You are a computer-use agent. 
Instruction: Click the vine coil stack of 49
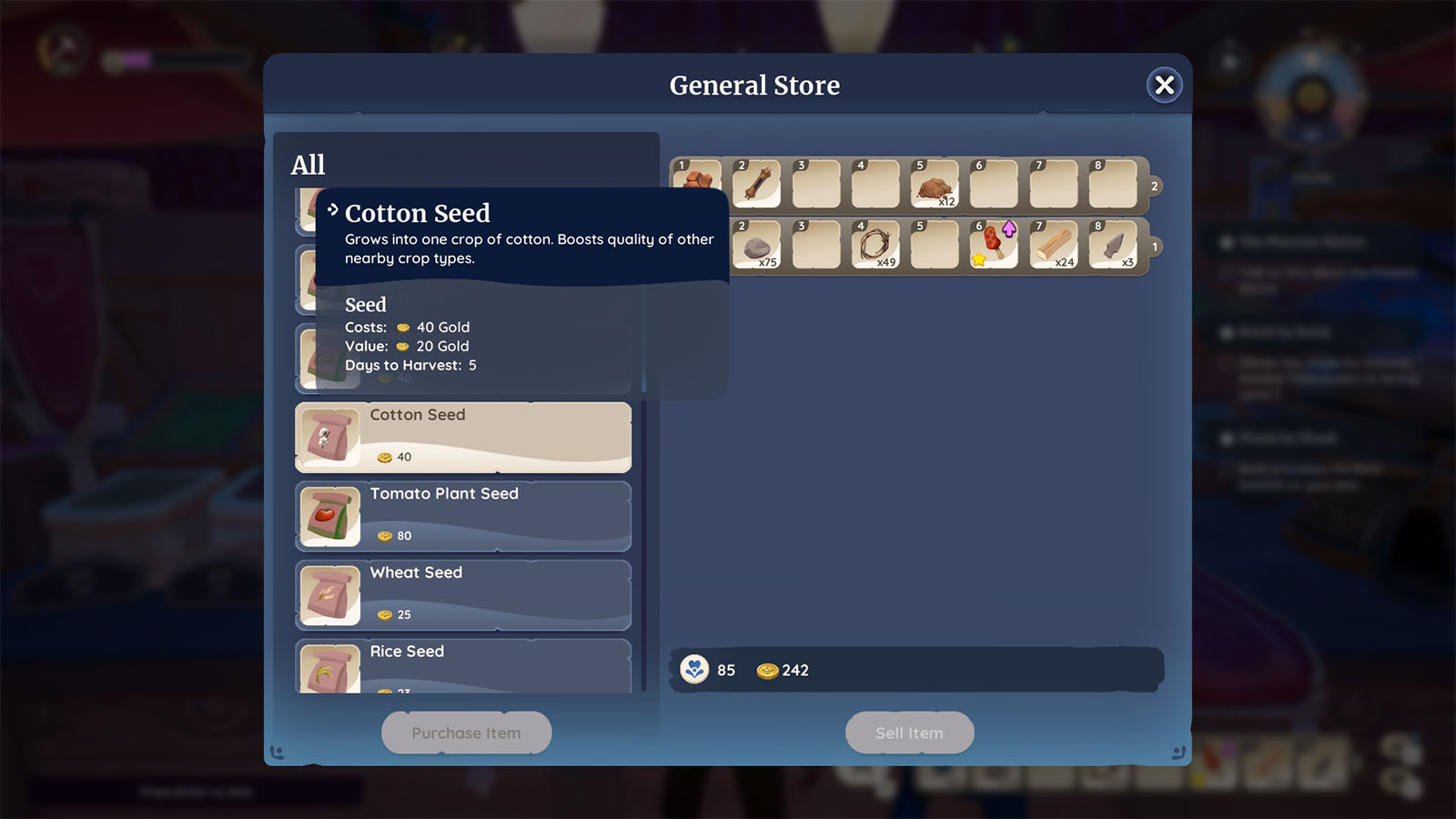tap(874, 245)
